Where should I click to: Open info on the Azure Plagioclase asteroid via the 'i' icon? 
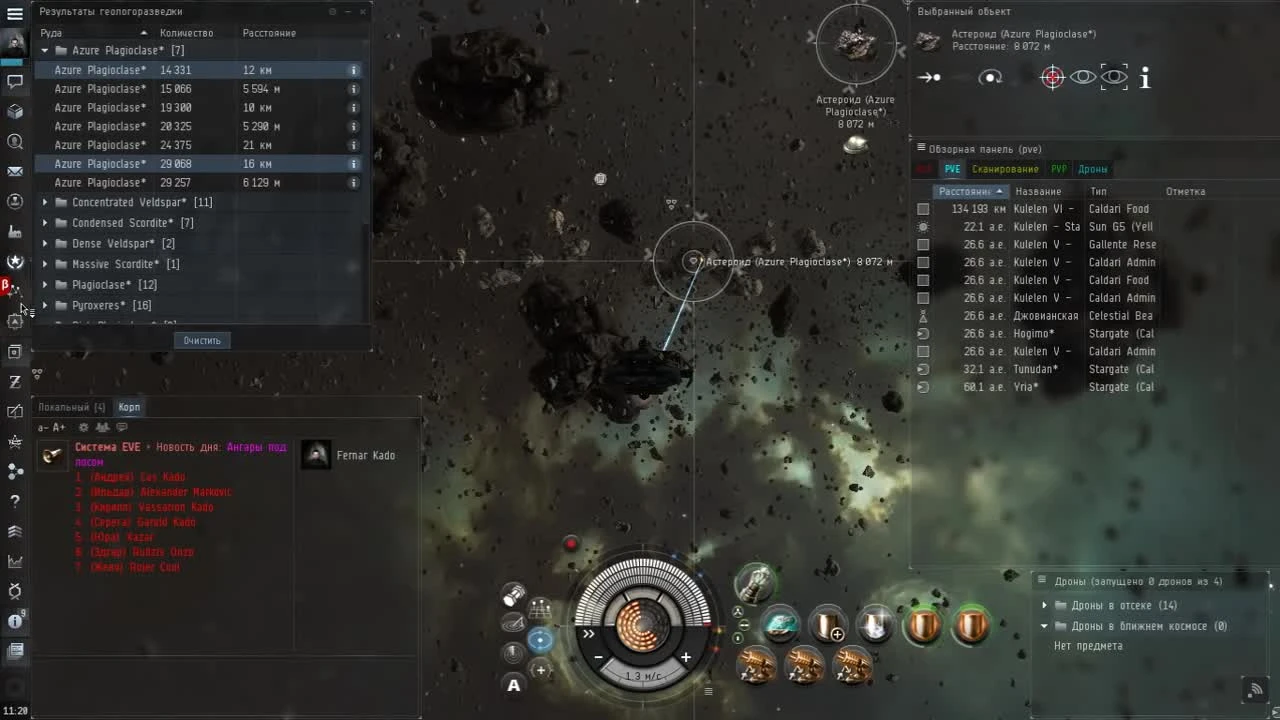1144,77
